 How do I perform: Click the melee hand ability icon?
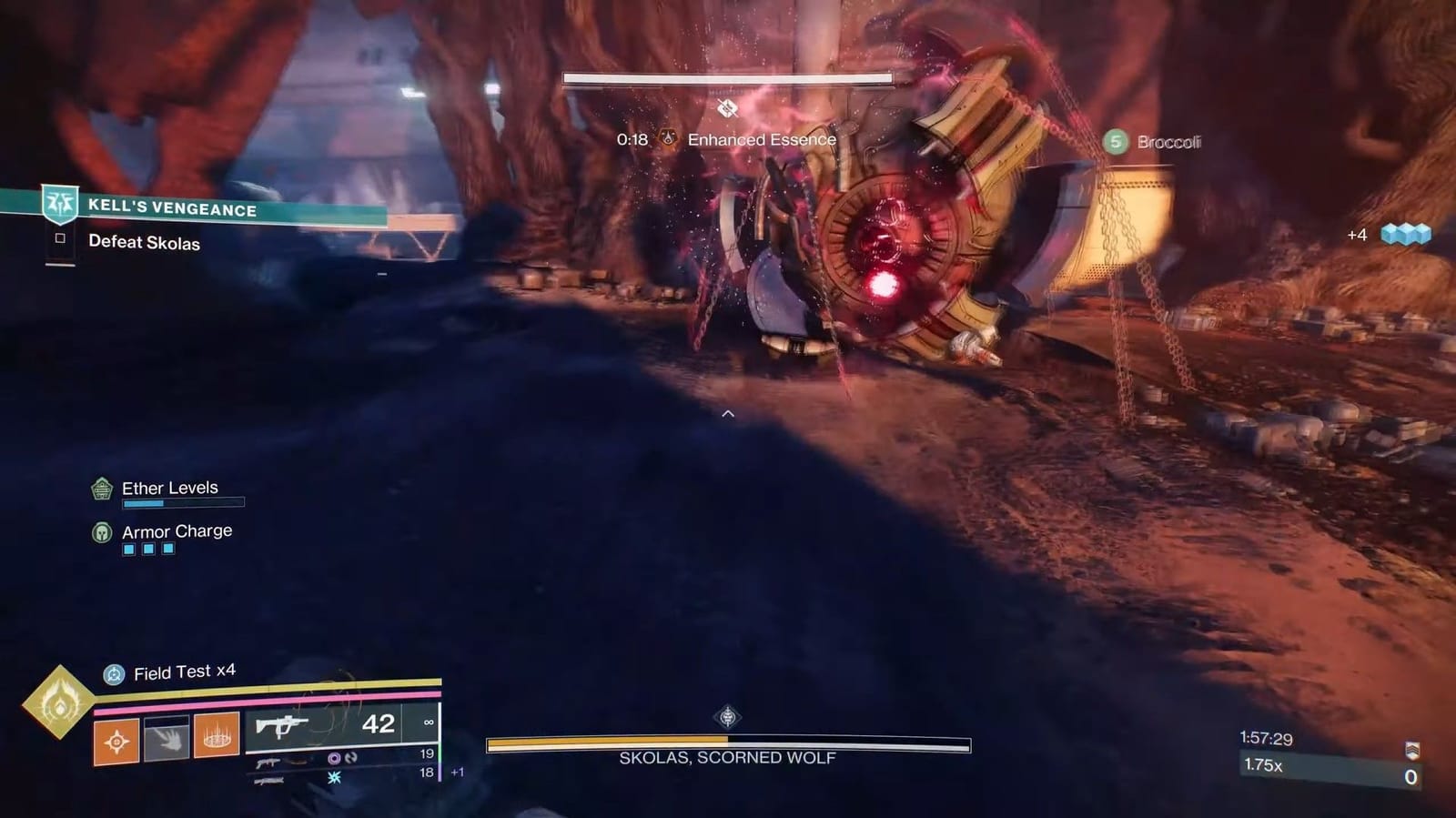(x=166, y=740)
